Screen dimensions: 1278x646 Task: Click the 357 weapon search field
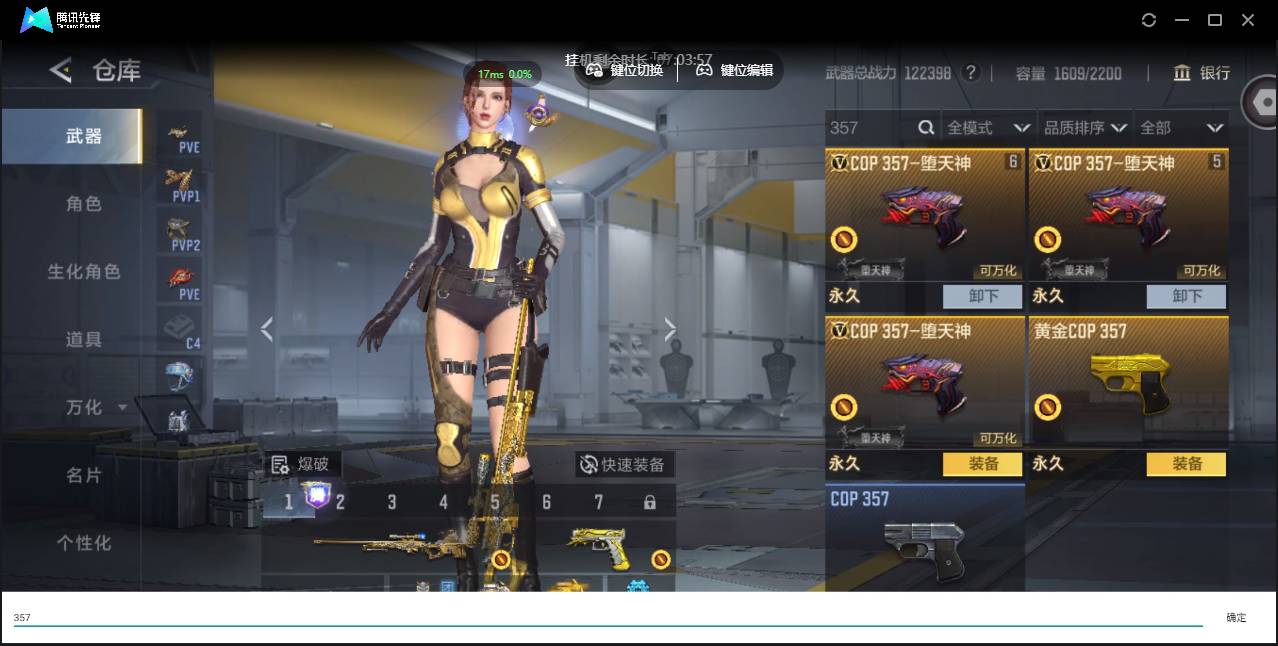click(870, 128)
